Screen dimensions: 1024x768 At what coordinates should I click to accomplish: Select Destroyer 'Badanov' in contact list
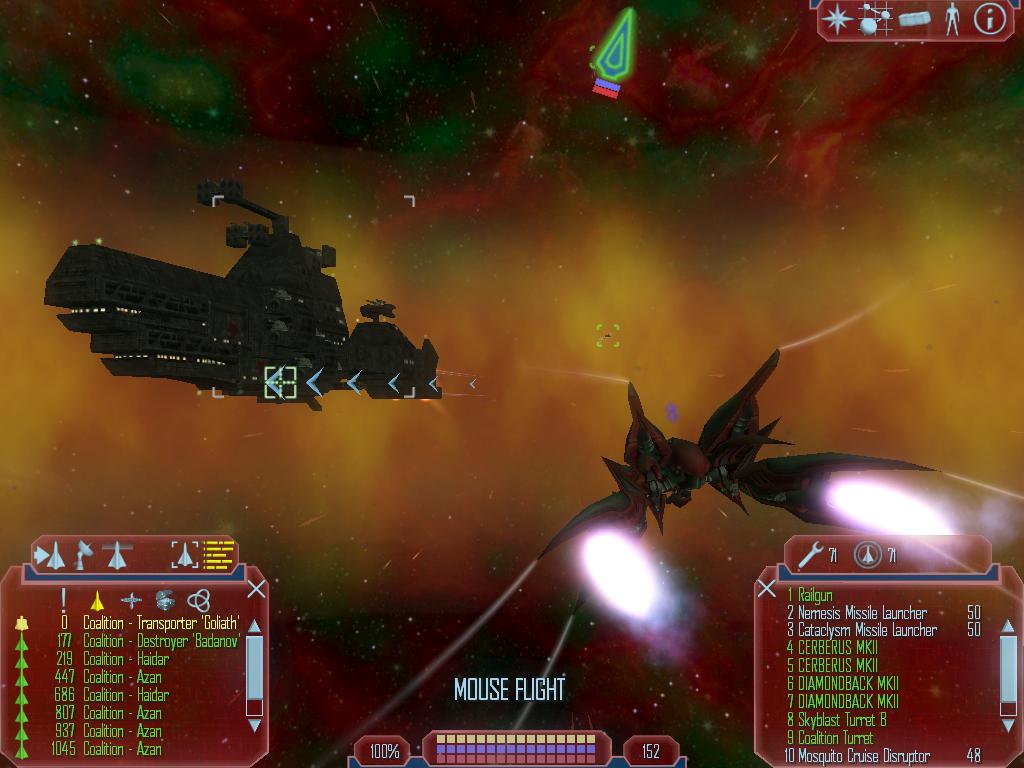click(x=162, y=641)
